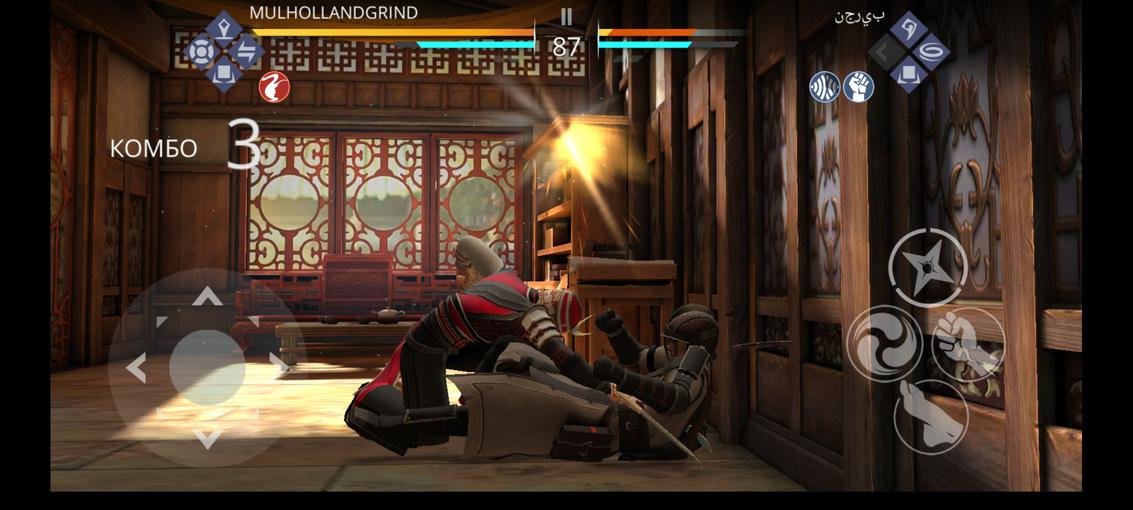Throw a shuriken with the ranged attack button

point(926,266)
